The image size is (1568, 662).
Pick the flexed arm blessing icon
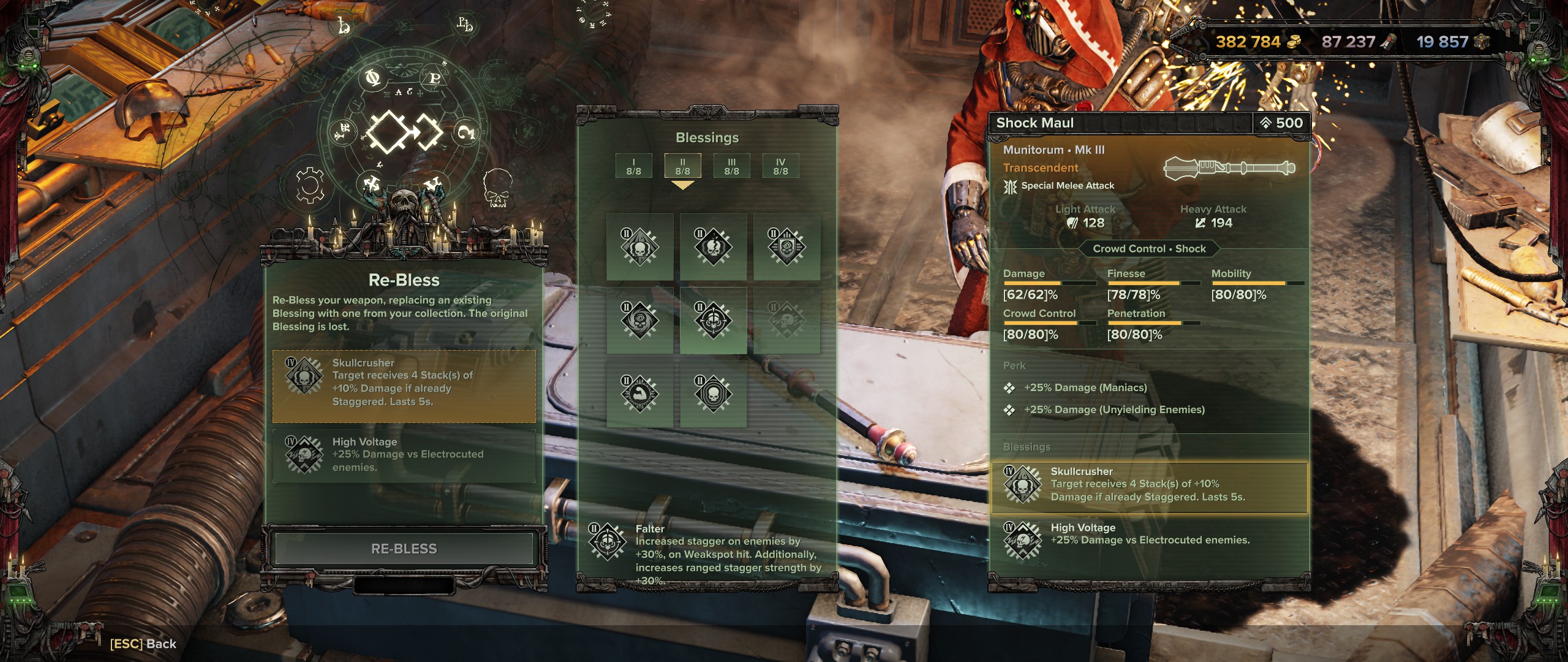(x=639, y=394)
